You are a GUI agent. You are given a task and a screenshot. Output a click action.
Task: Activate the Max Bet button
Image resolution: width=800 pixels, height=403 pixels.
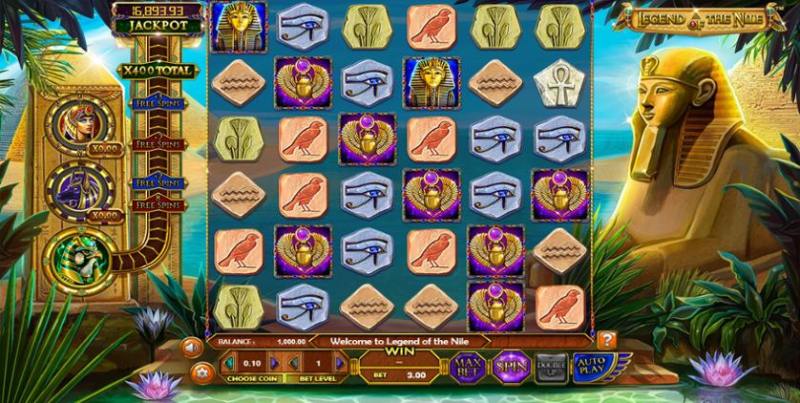tap(468, 367)
